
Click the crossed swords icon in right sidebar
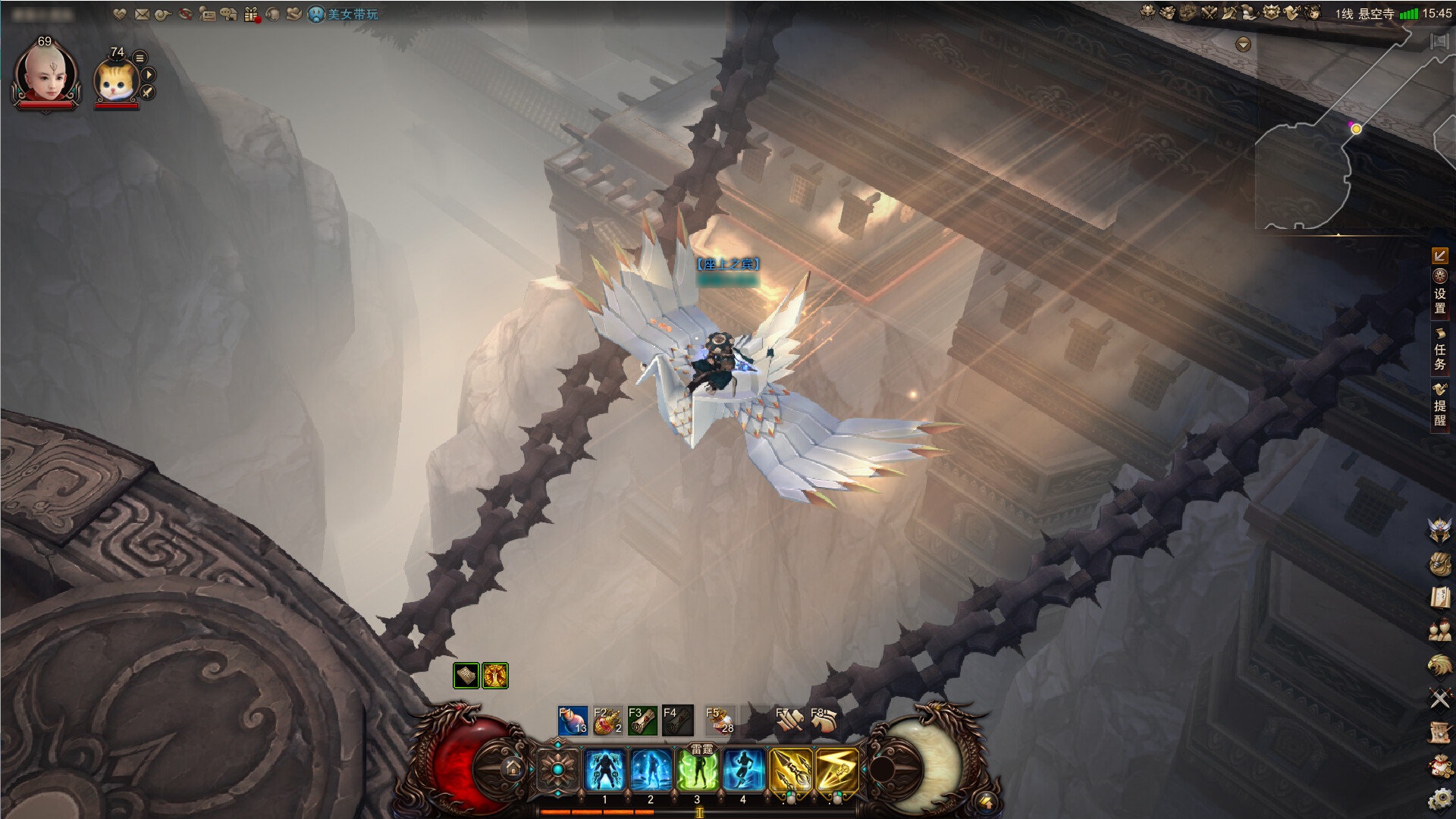click(1439, 698)
